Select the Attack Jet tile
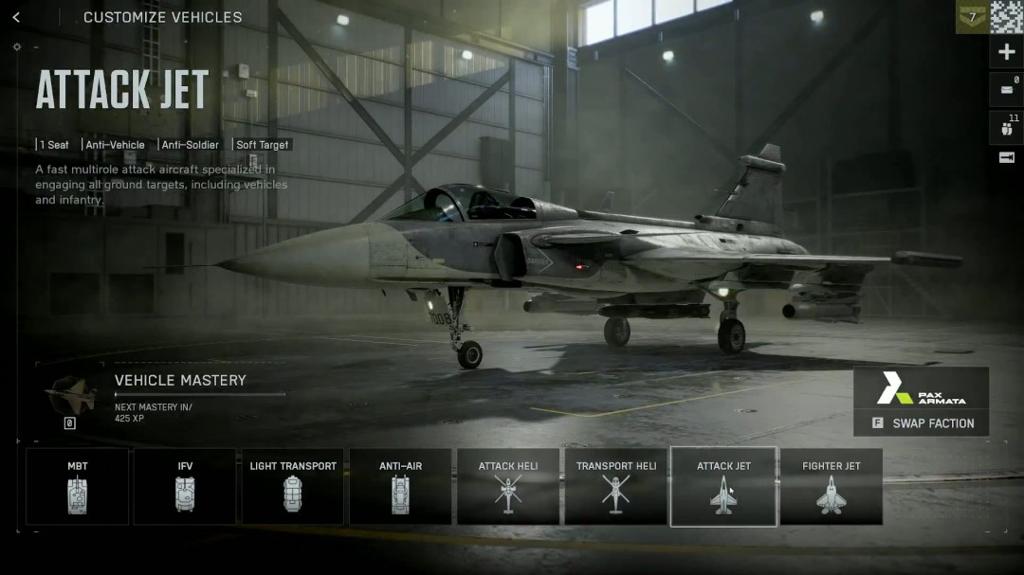The height and width of the screenshot is (575, 1024). pyautogui.click(x=723, y=486)
